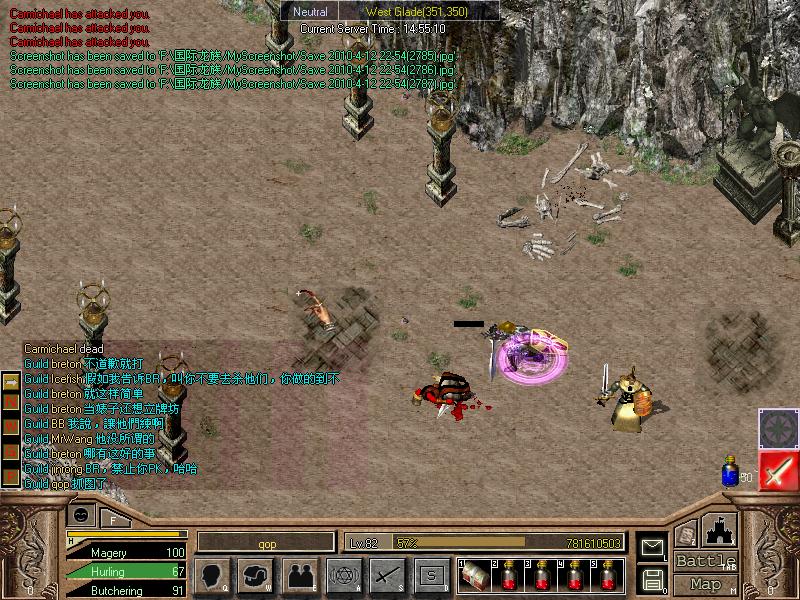
Task: Open the mail envelope icon
Action: (651, 547)
